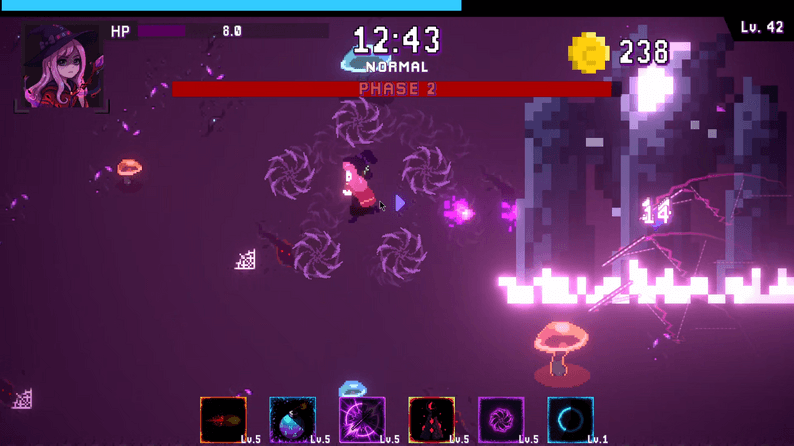Click the pink-haired witch character portrait
Screen dimensions: 794x446
[x=62, y=66]
